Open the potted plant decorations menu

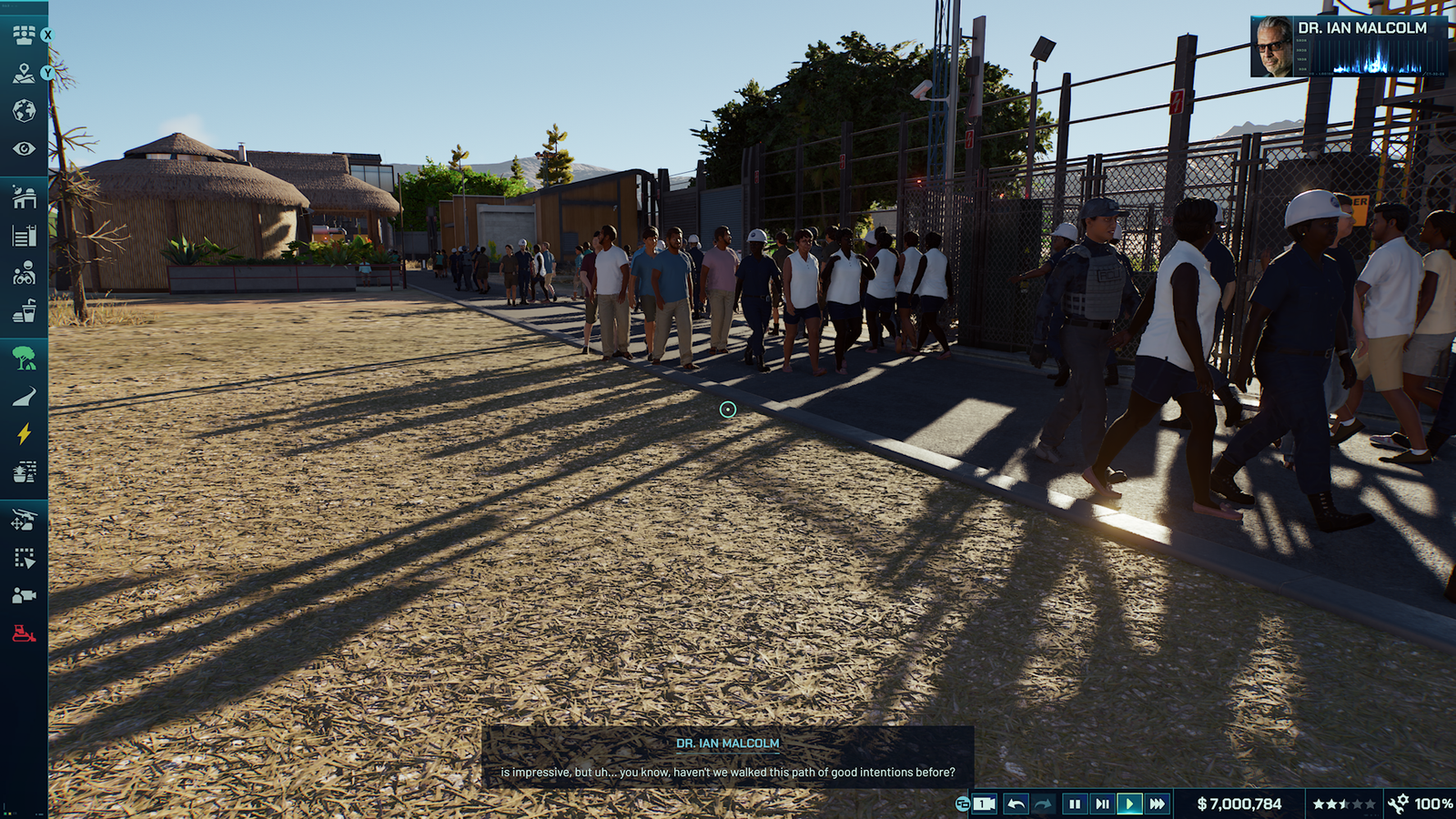24,471
